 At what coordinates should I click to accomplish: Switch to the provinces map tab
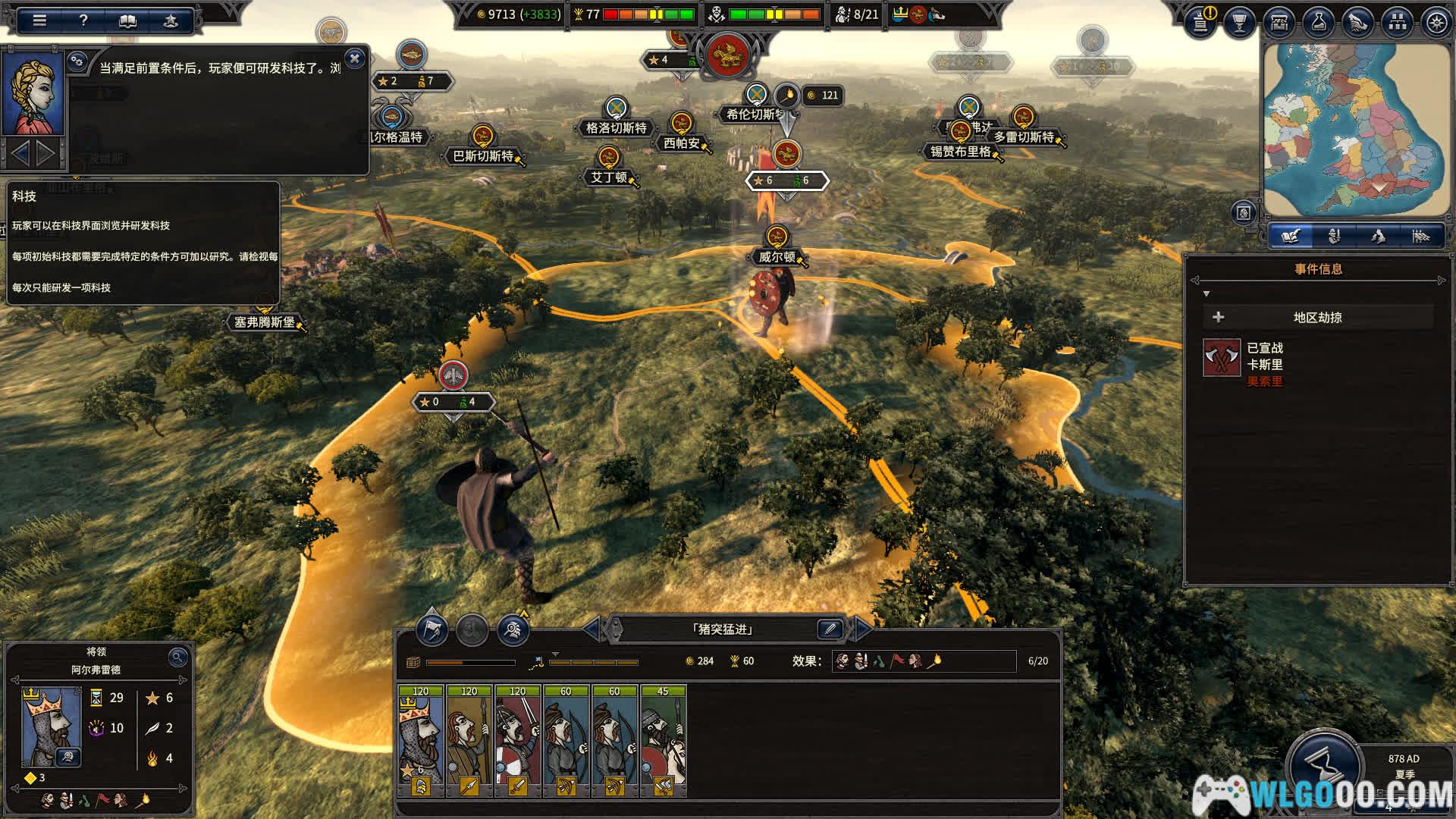[1377, 237]
